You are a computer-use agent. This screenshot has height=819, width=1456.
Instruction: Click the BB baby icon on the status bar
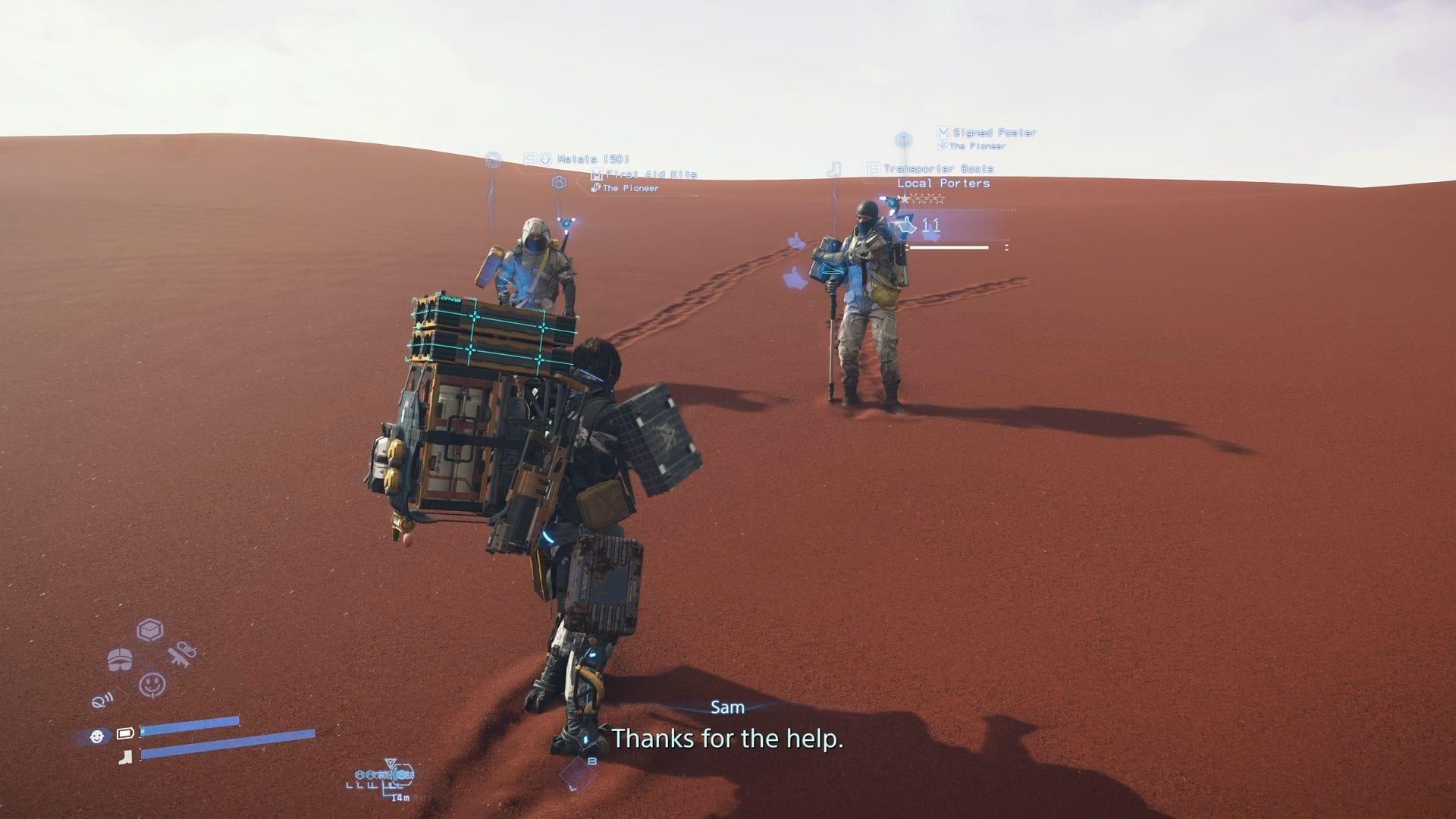point(97,736)
